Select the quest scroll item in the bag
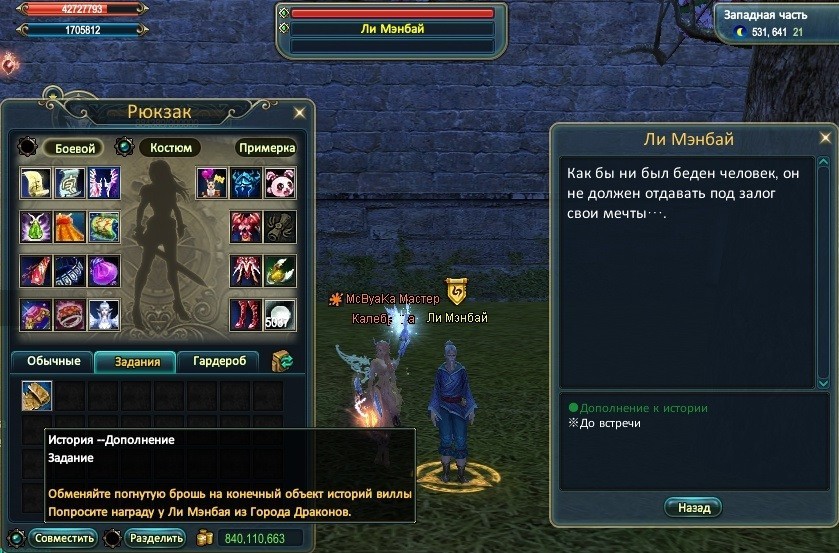The height and width of the screenshot is (553, 839). (37, 397)
